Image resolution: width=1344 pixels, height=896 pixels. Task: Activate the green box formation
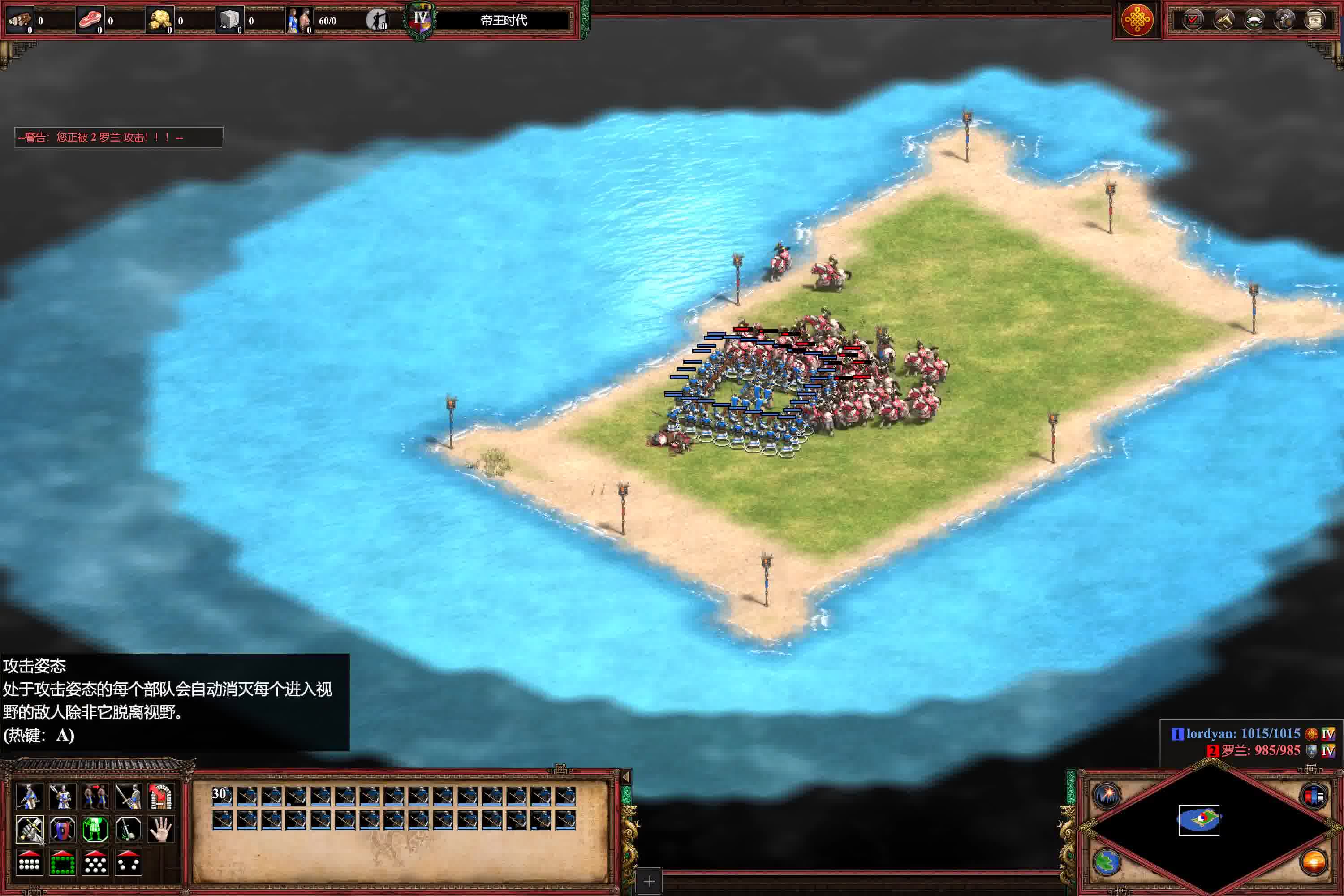pyautogui.click(x=62, y=862)
